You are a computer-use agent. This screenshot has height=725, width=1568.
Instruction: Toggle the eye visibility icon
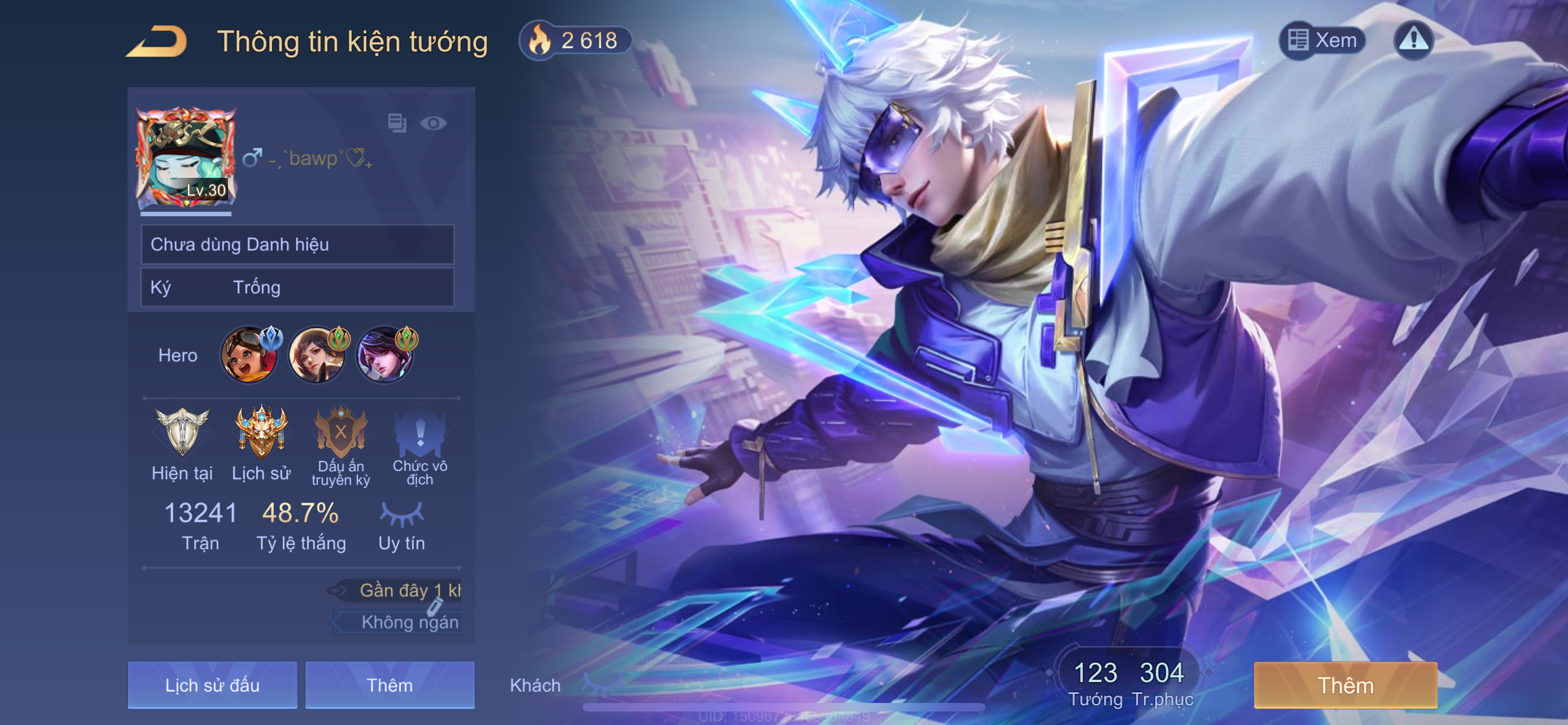click(x=433, y=124)
